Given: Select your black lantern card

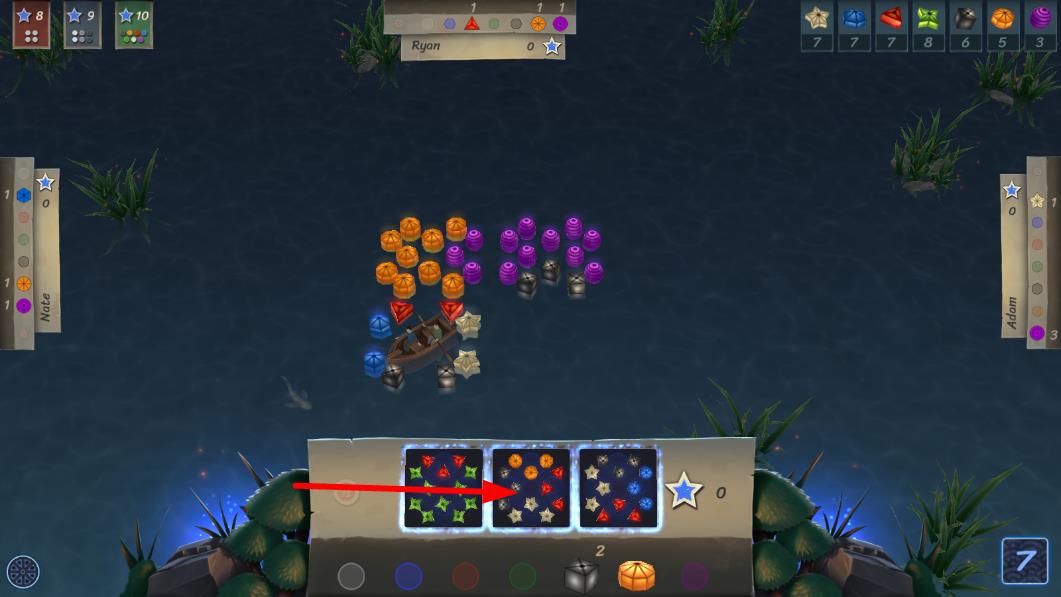Looking at the screenshot, I should [582, 575].
